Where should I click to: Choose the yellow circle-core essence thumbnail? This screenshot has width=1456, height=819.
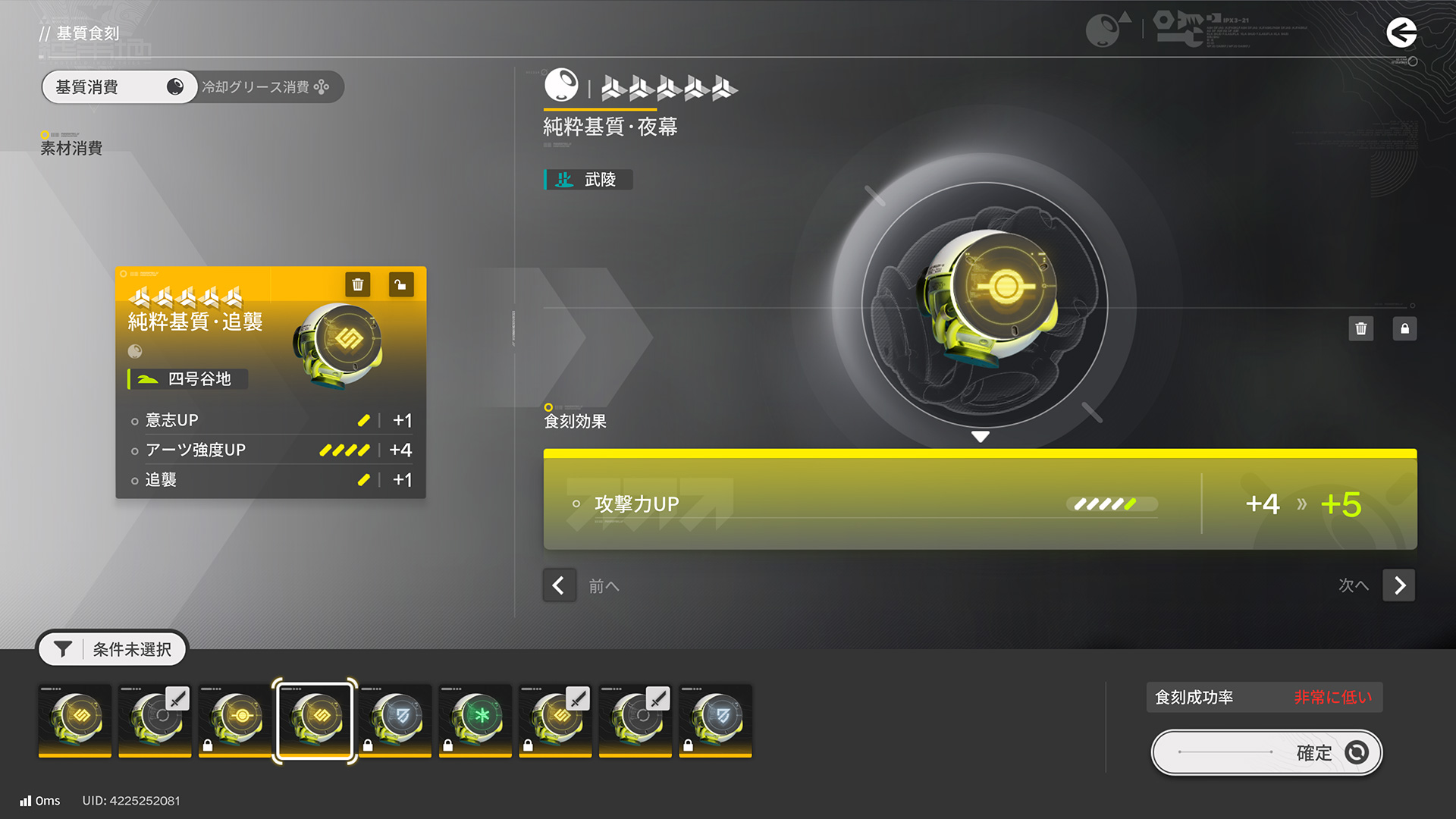point(235,720)
